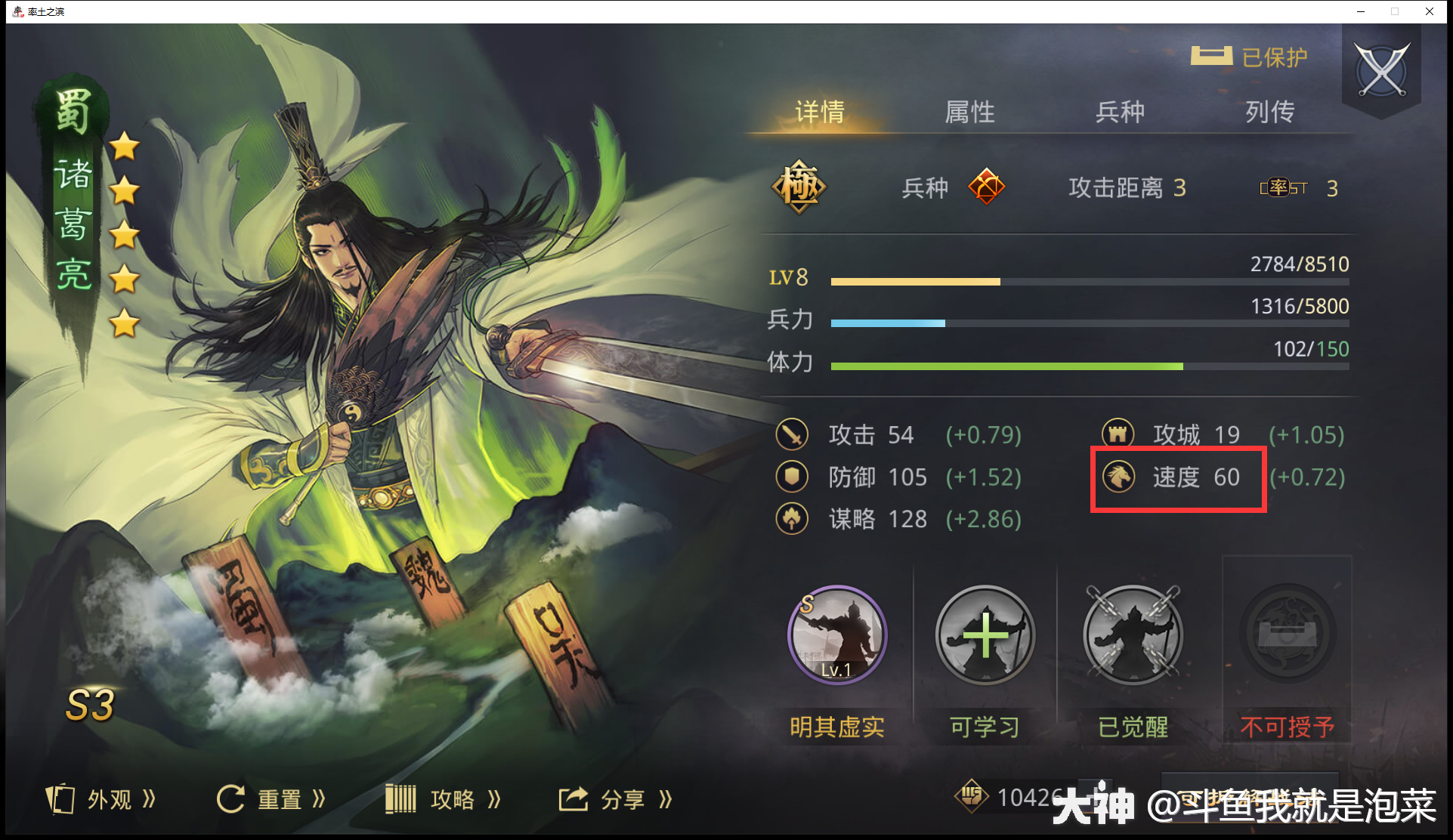Viewport: 1453px width, 840px height.
Task: Click the 极 quality seal icon
Action: (x=799, y=187)
